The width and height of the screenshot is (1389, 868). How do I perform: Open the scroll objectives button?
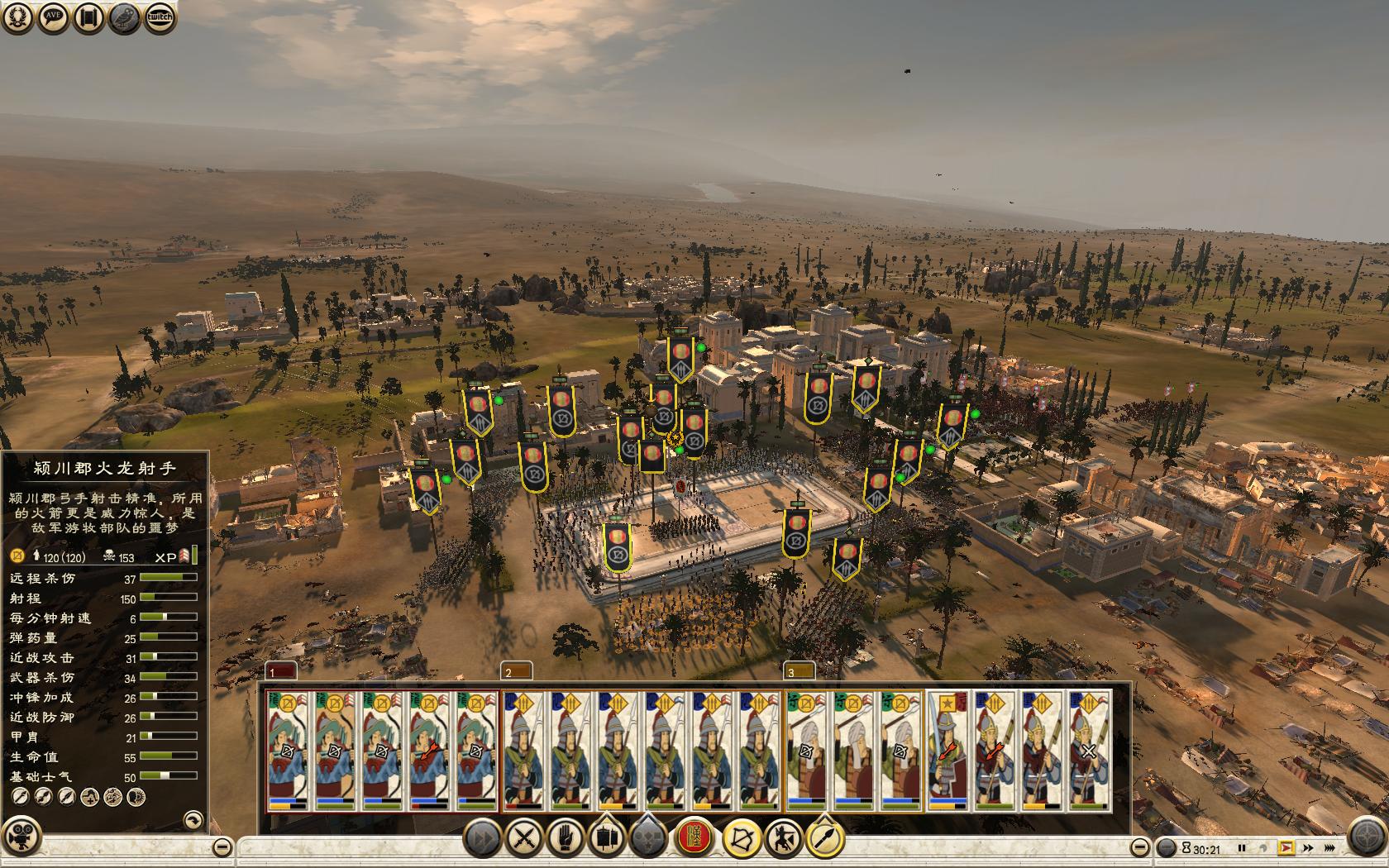(88, 18)
